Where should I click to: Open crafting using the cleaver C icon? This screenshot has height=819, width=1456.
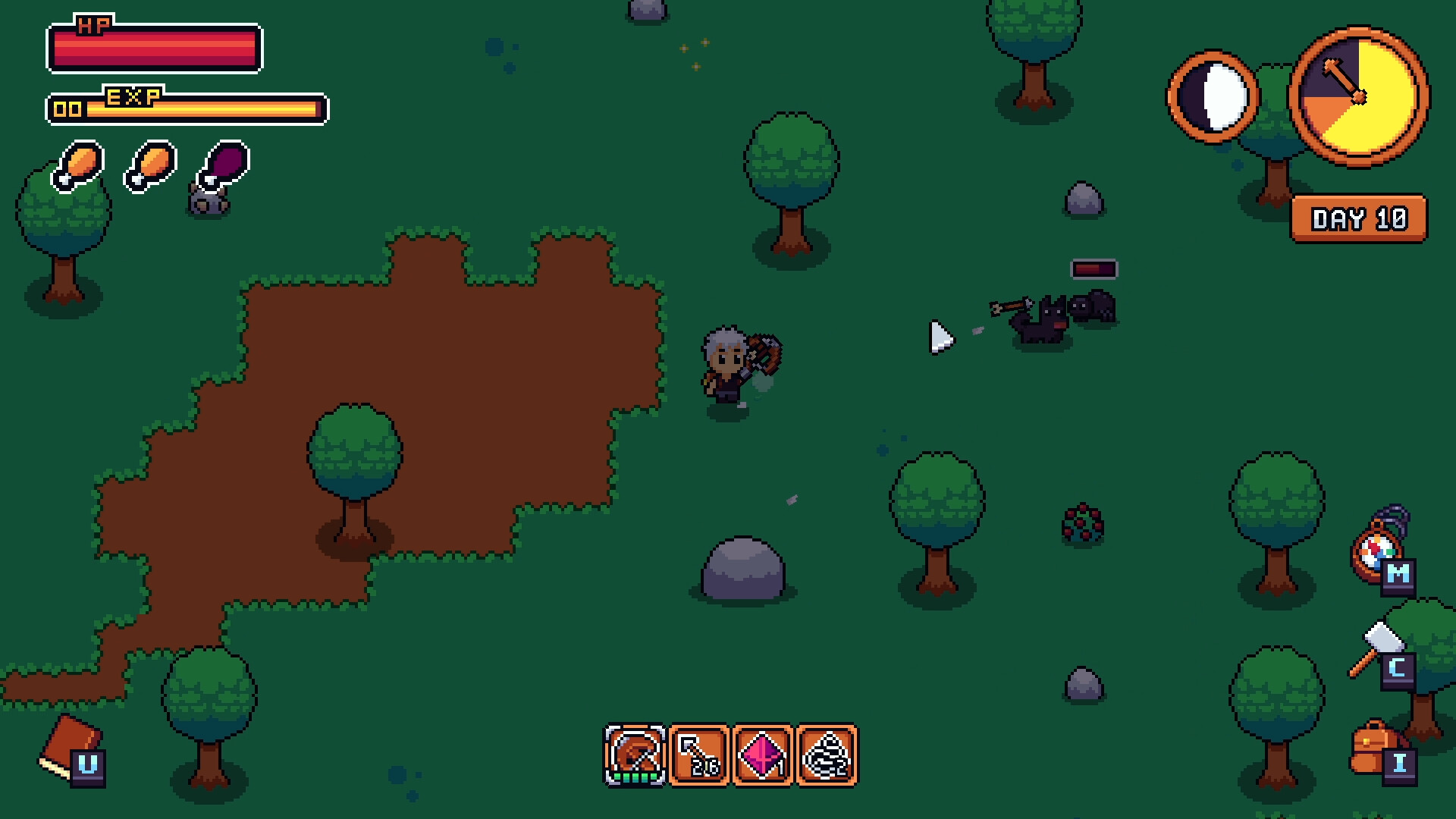click(x=1398, y=670)
